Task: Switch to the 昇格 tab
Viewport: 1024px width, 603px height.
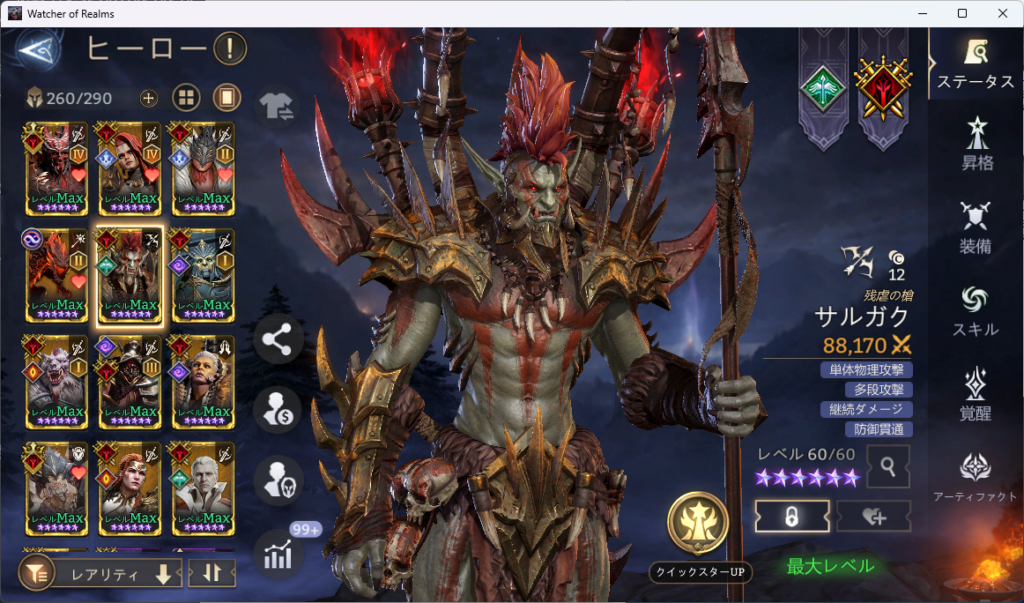Action: click(975, 144)
